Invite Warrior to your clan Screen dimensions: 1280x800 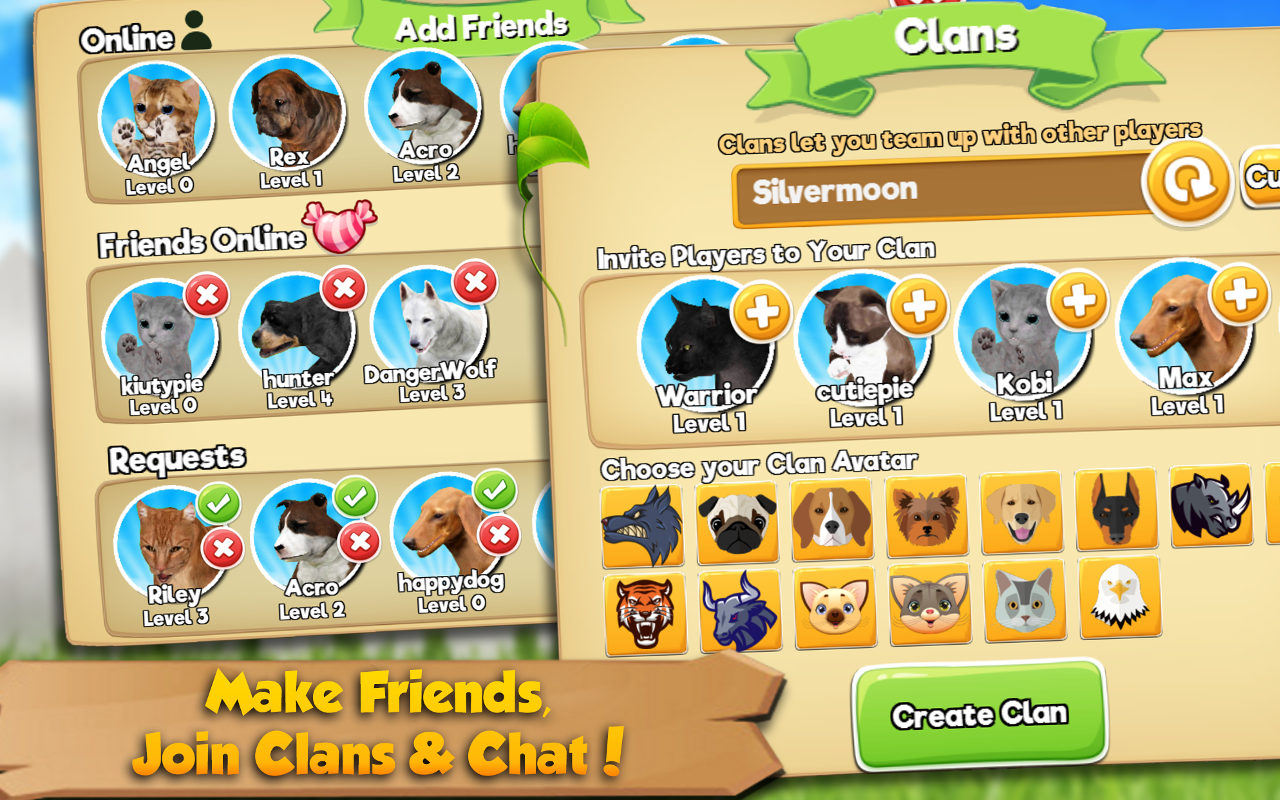pos(762,313)
